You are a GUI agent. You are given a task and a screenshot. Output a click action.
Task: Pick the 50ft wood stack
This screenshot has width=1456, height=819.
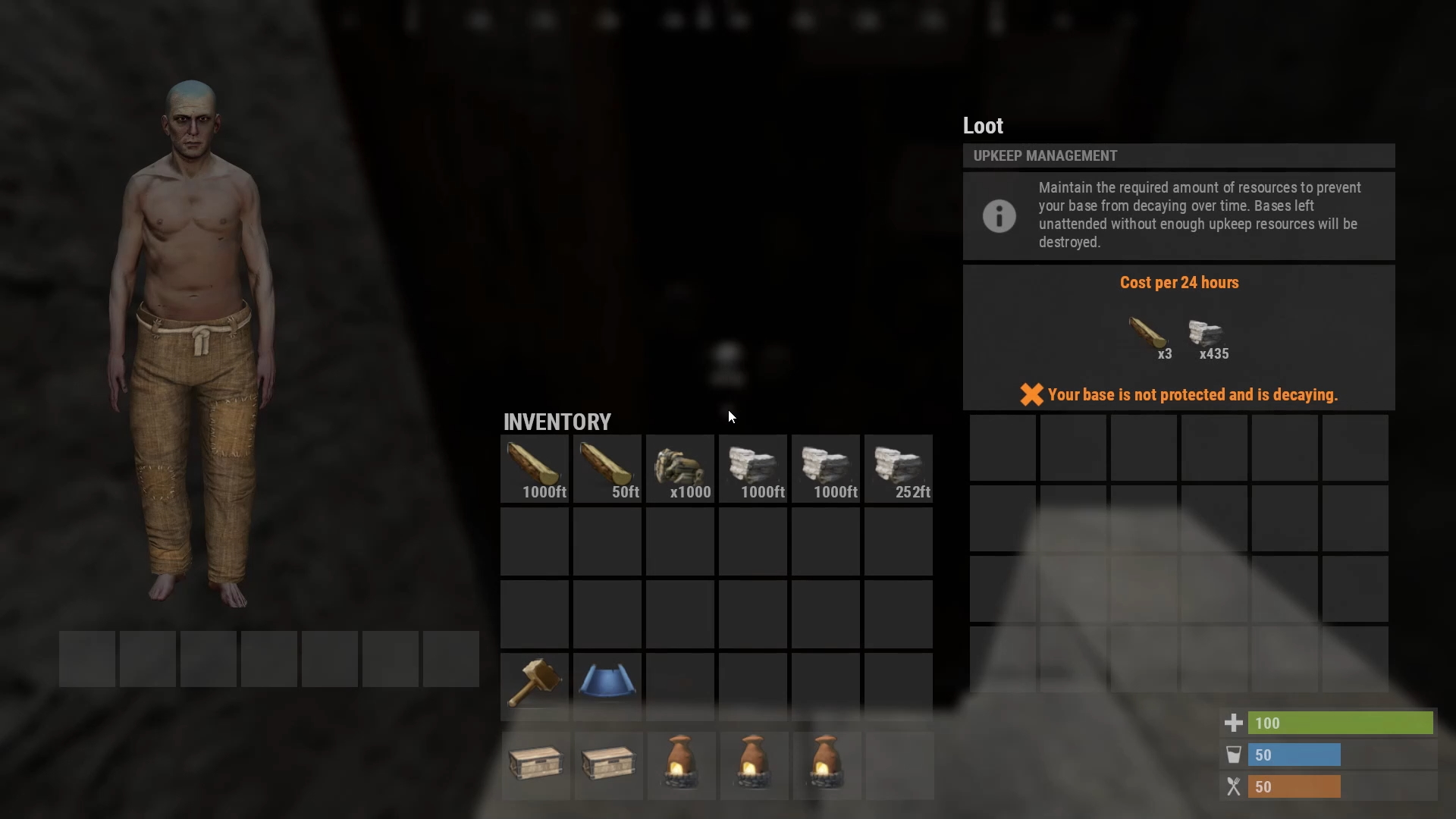click(x=607, y=468)
